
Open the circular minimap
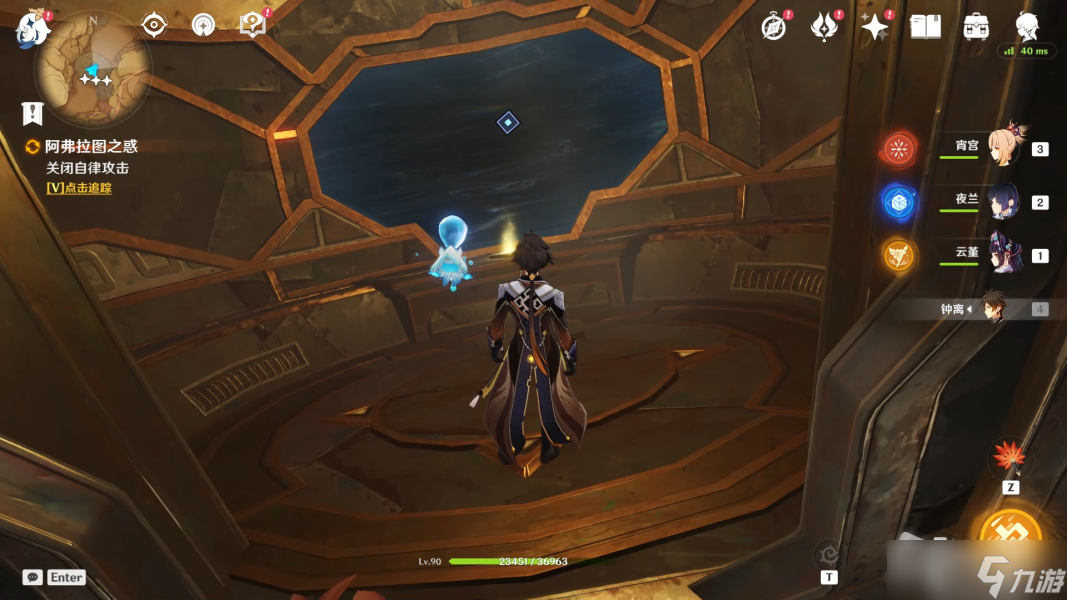pyautogui.click(x=93, y=68)
